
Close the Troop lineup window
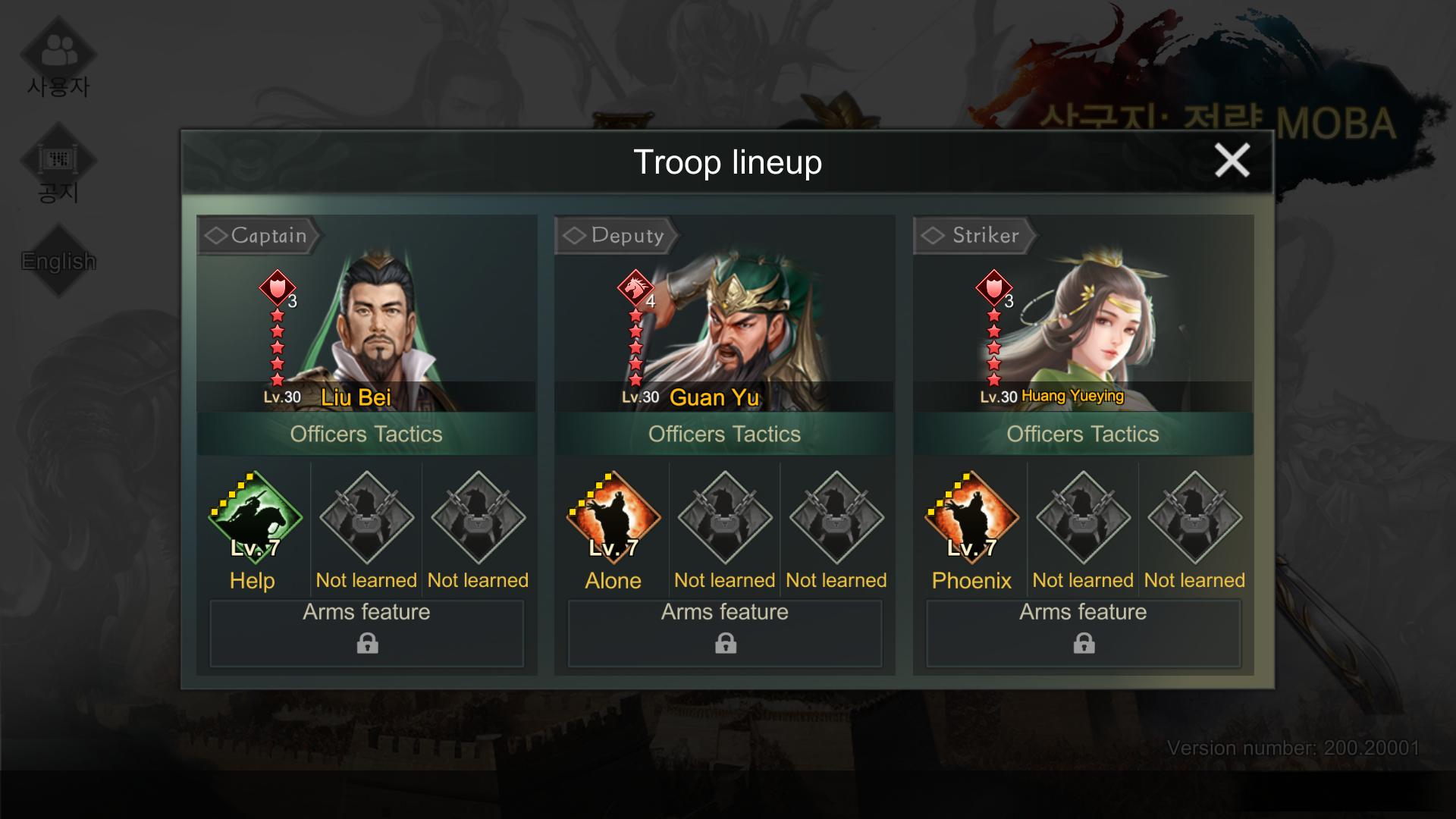coord(1232,161)
